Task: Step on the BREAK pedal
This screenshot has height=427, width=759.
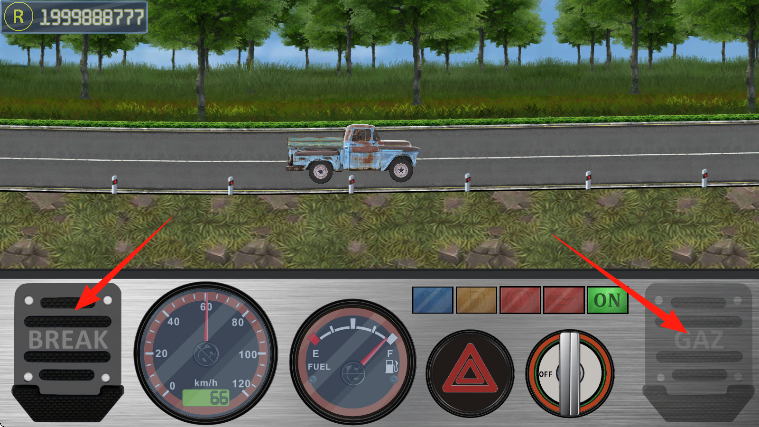Action: click(68, 343)
